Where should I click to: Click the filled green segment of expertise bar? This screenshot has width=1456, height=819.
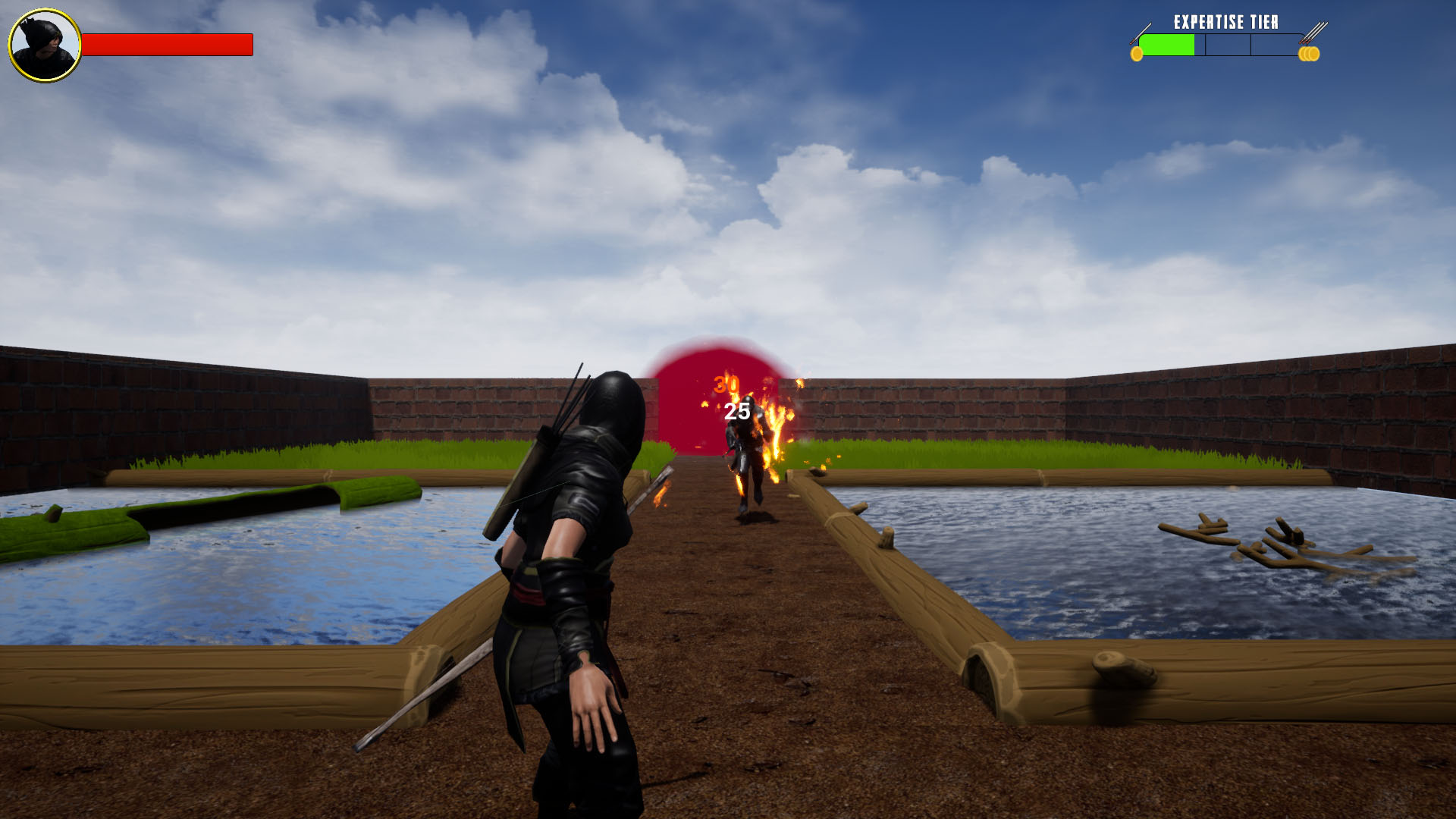1168,44
